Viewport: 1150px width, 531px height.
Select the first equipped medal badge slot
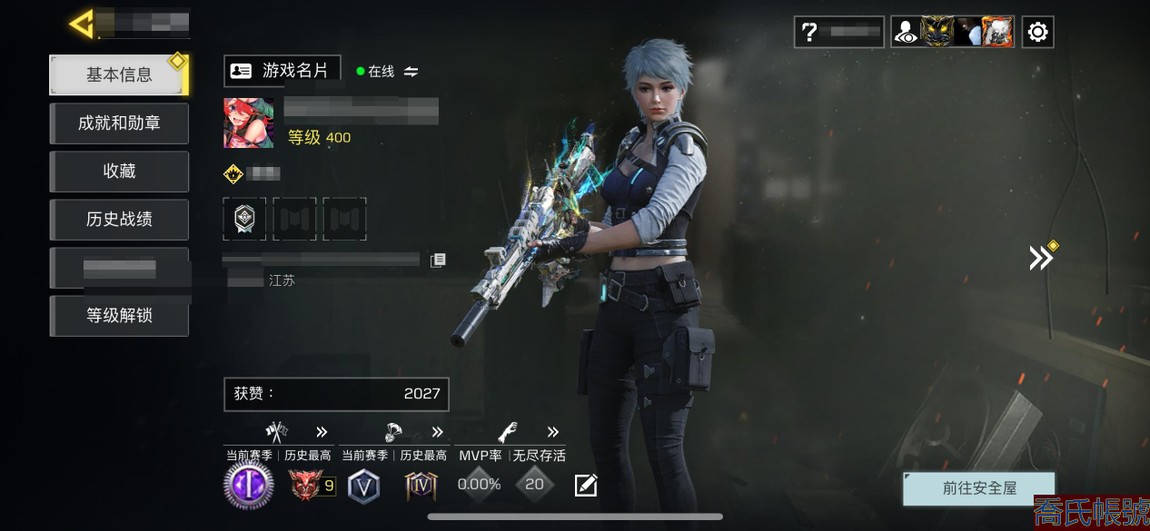244,219
